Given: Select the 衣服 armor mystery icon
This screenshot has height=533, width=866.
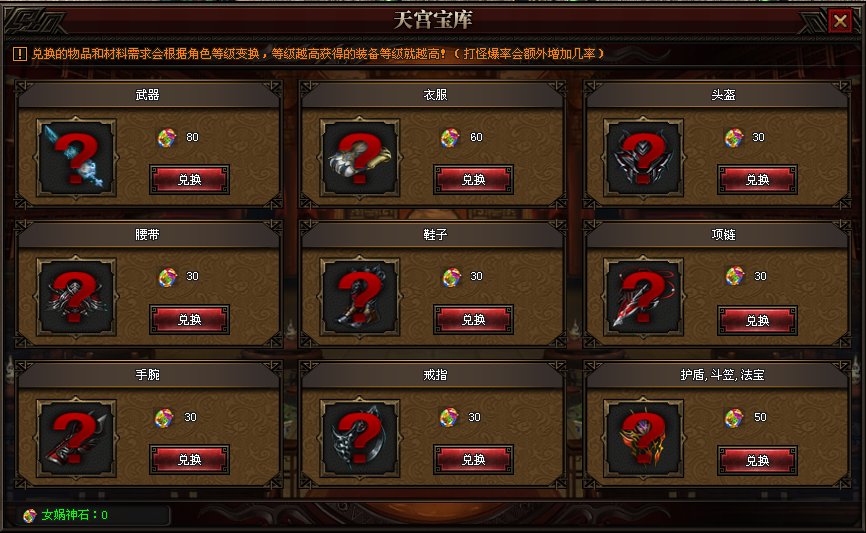Looking at the screenshot, I should tap(360, 159).
